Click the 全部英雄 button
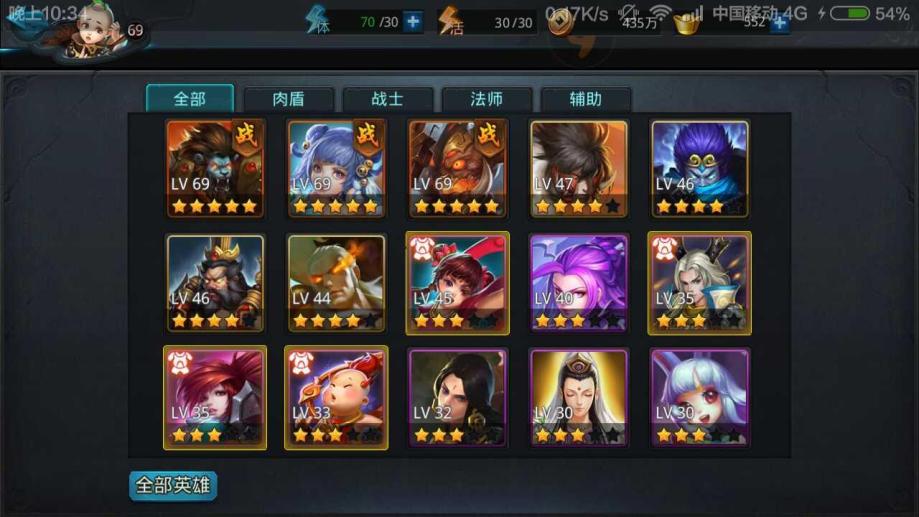The width and height of the screenshot is (919, 517). coord(173,485)
